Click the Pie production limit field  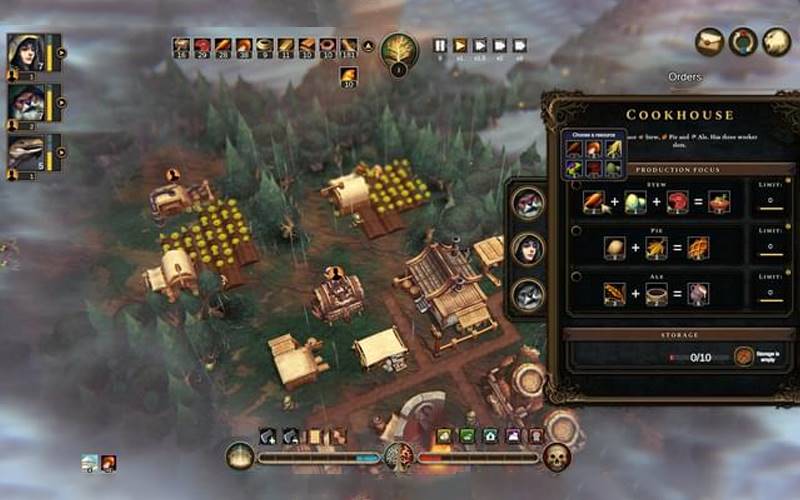768,248
